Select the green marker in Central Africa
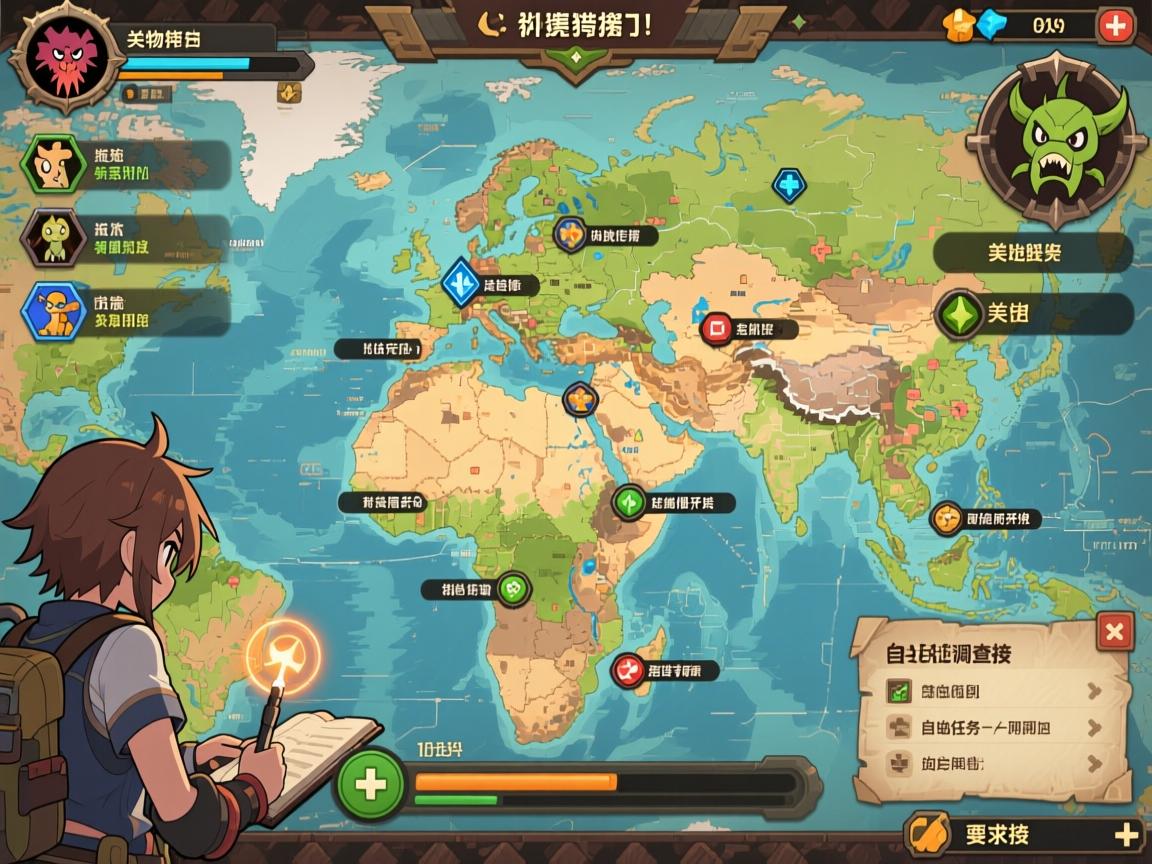The height and width of the screenshot is (864, 1152). point(513,589)
